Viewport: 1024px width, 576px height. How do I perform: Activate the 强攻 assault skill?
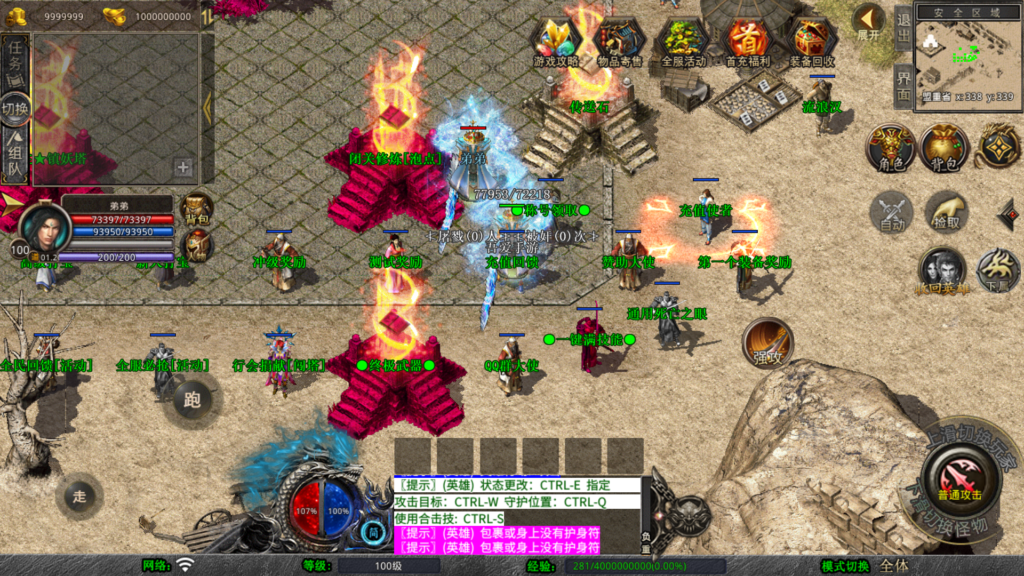click(767, 344)
